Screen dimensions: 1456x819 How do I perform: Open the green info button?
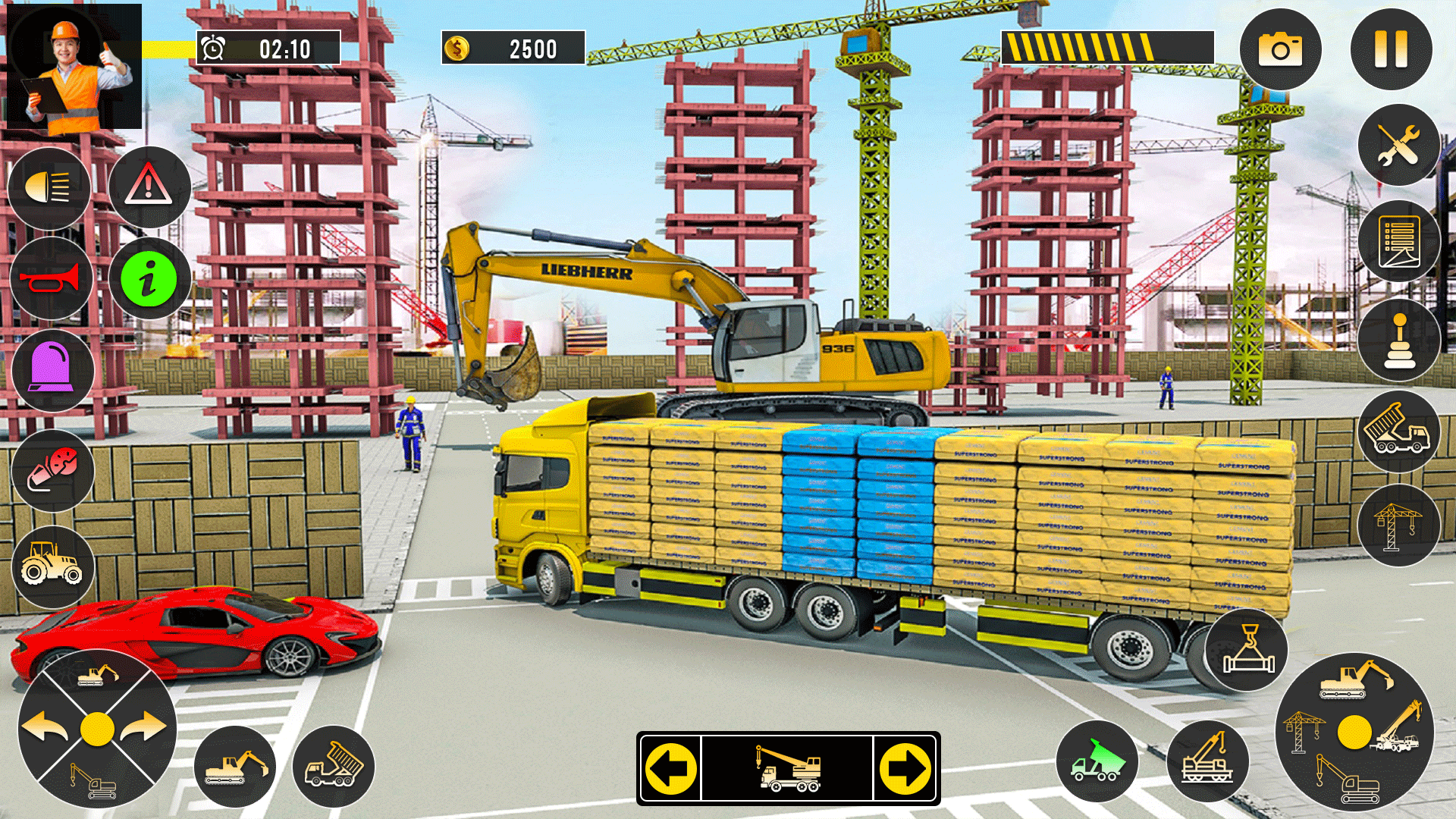coord(149,279)
